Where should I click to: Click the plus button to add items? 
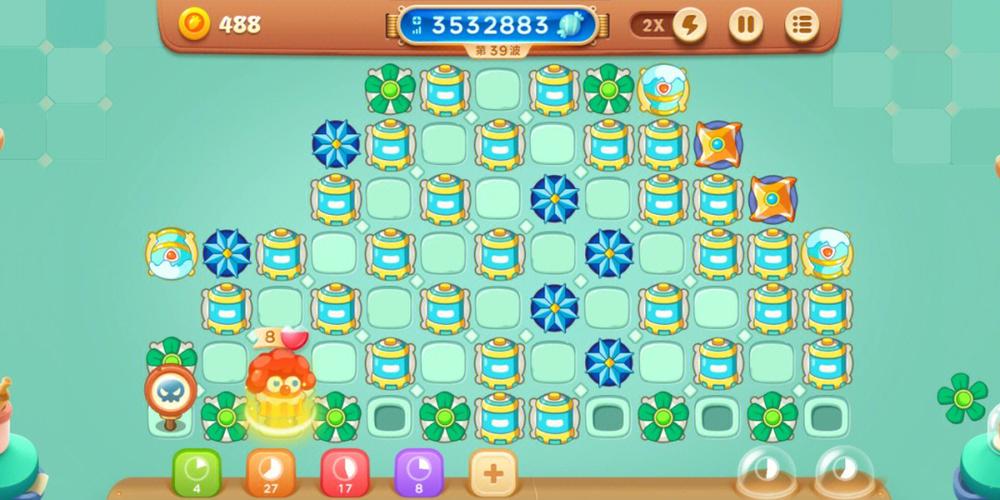[x=492, y=471]
